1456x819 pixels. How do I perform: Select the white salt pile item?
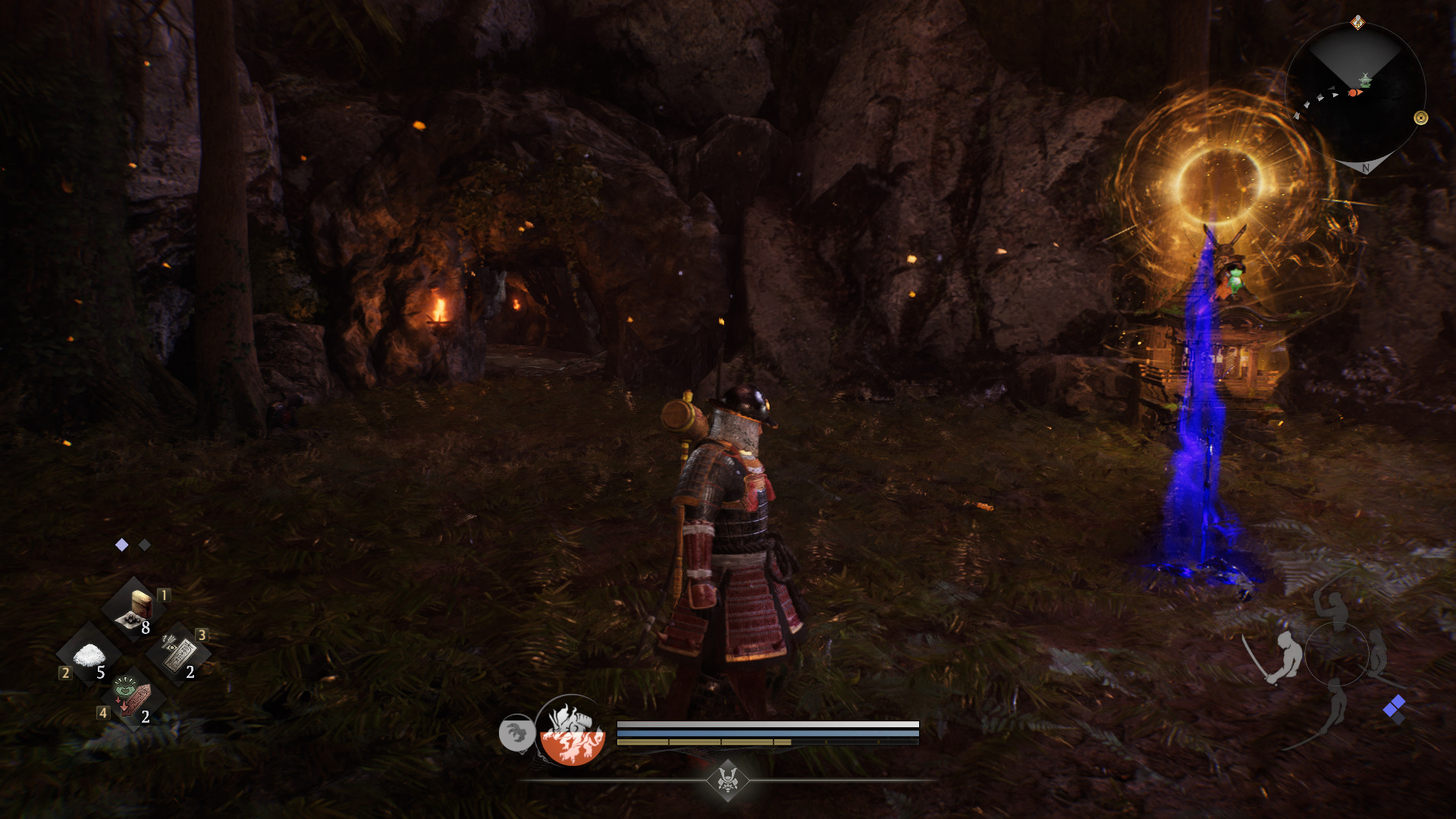pos(89,654)
